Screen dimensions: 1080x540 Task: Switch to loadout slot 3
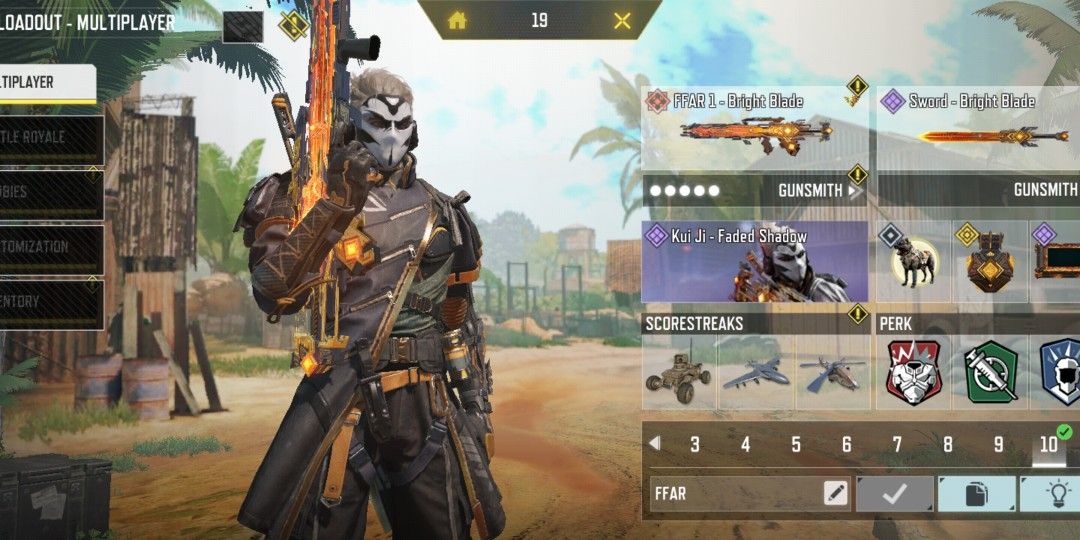click(x=695, y=445)
